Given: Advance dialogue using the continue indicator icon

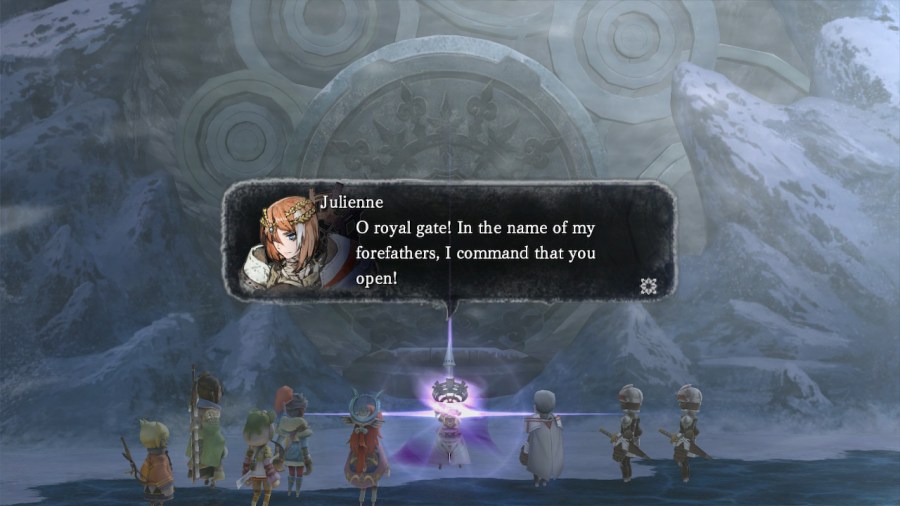Looking at the screenshot, I should pos(647,286).
